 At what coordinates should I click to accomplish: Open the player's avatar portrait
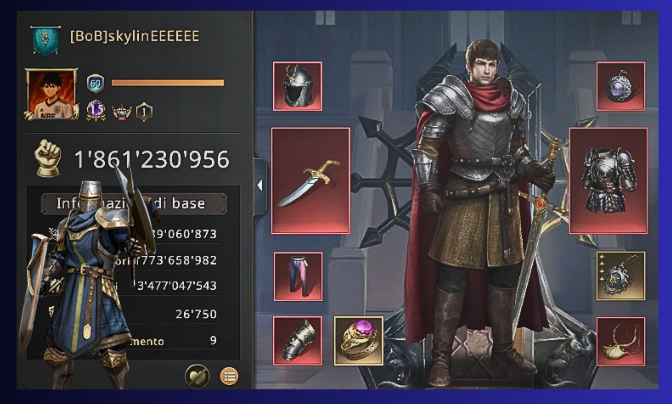click(x=52, y=95)
